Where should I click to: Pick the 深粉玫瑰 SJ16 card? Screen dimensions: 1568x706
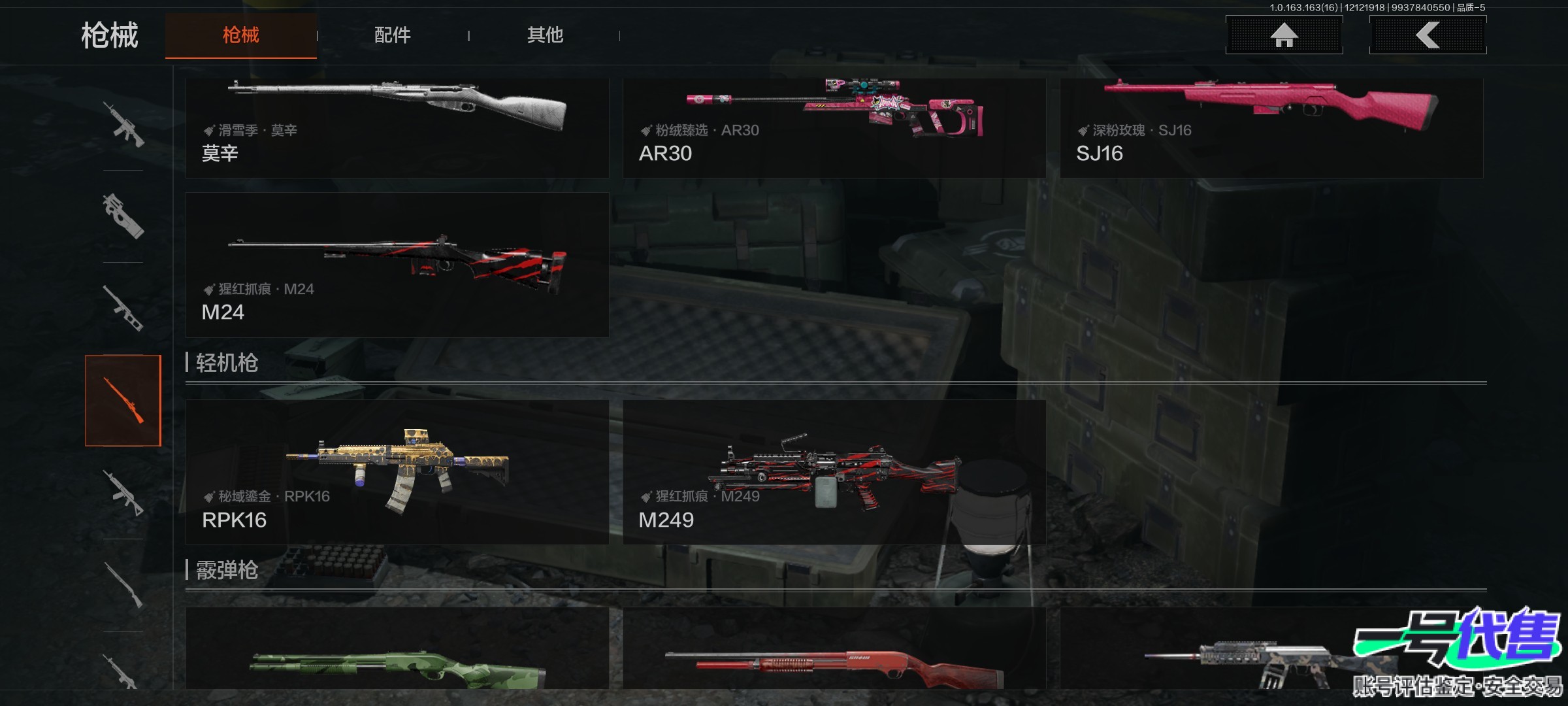point(1271,127)
